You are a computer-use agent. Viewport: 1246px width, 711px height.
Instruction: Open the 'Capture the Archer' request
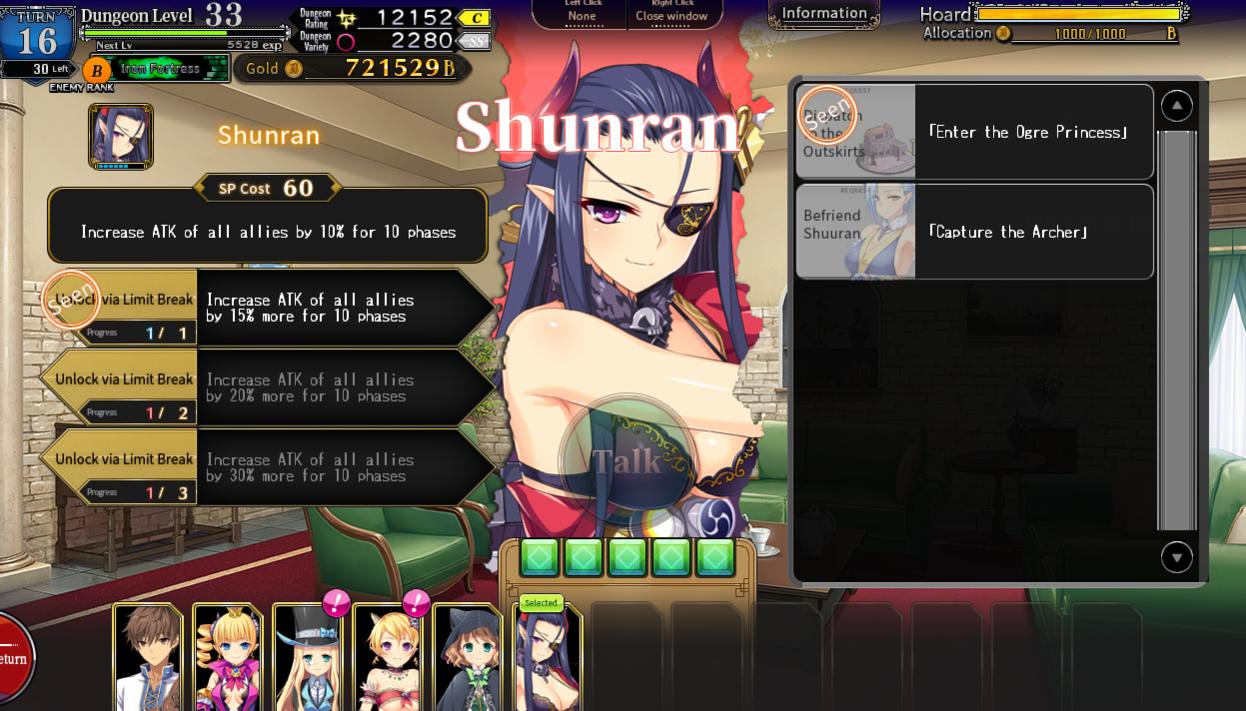click(974, 232)
